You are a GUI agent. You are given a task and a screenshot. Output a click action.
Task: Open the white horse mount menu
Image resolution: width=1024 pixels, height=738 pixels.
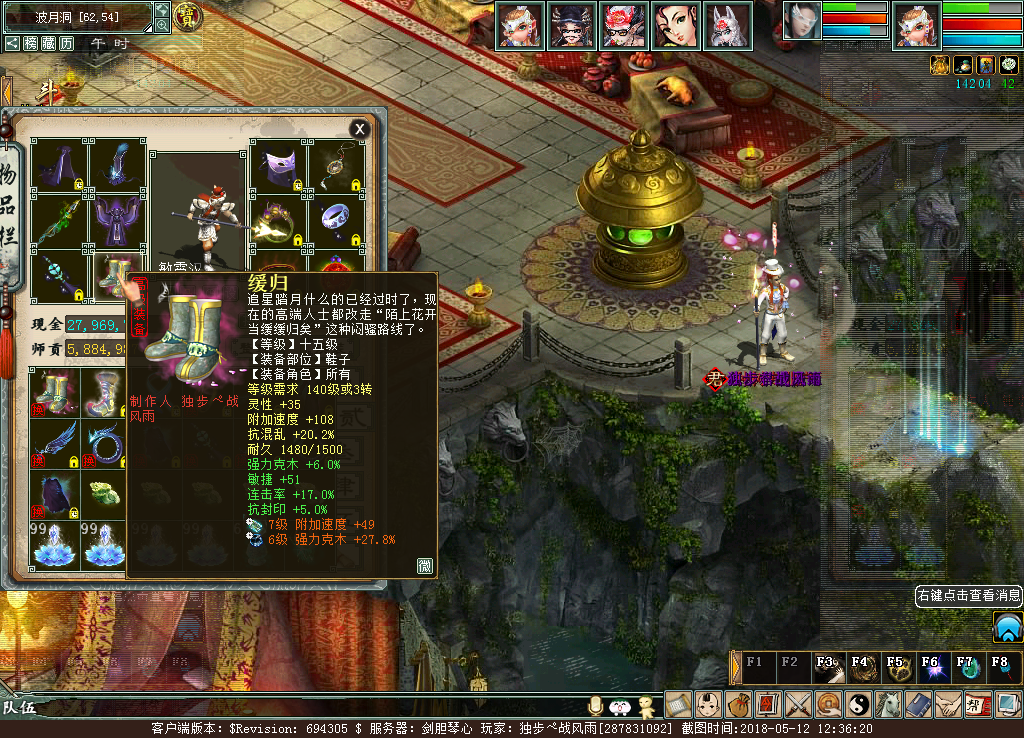point(889,704)
